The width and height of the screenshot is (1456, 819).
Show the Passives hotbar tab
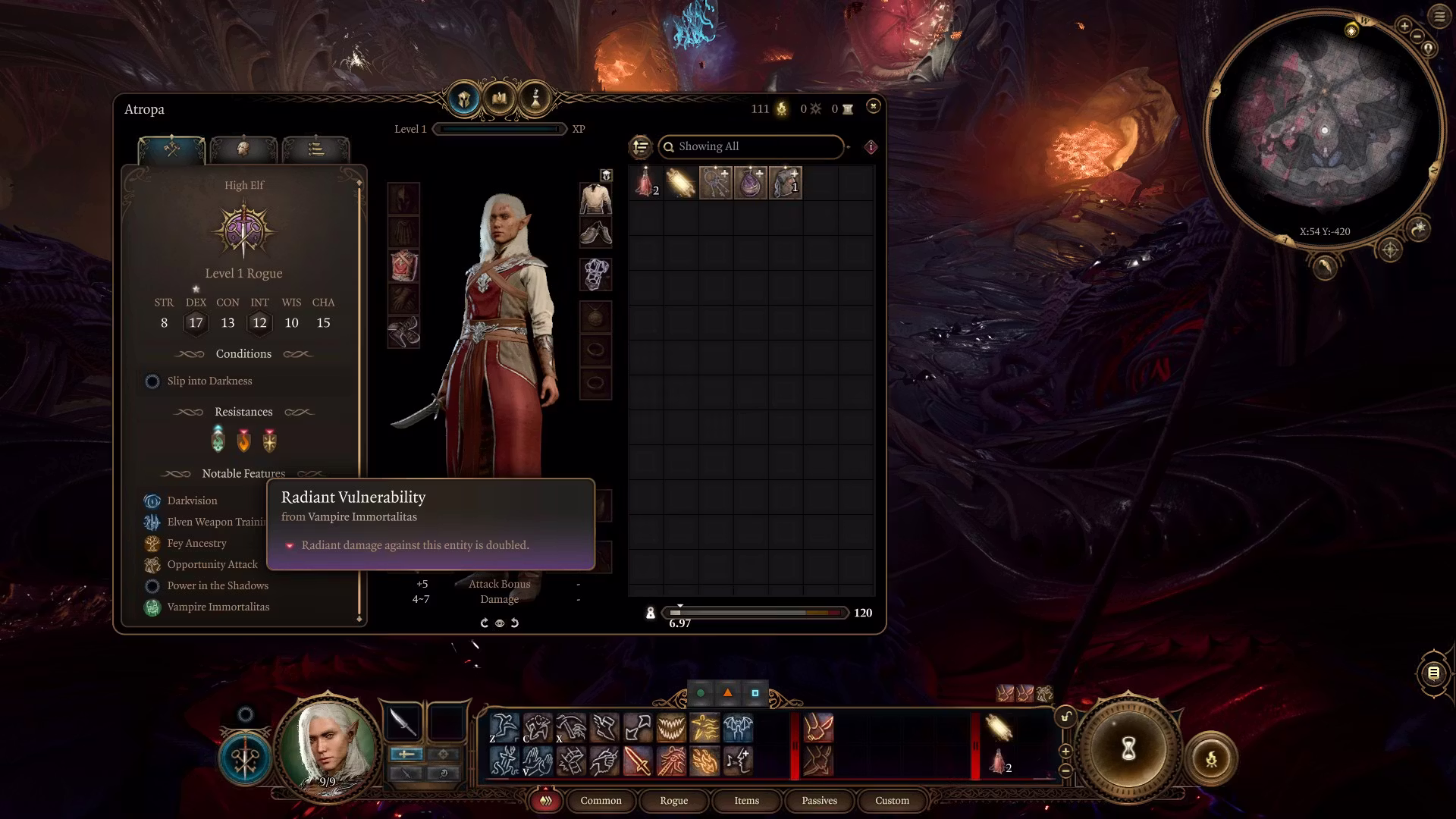(x=819, y=801)
